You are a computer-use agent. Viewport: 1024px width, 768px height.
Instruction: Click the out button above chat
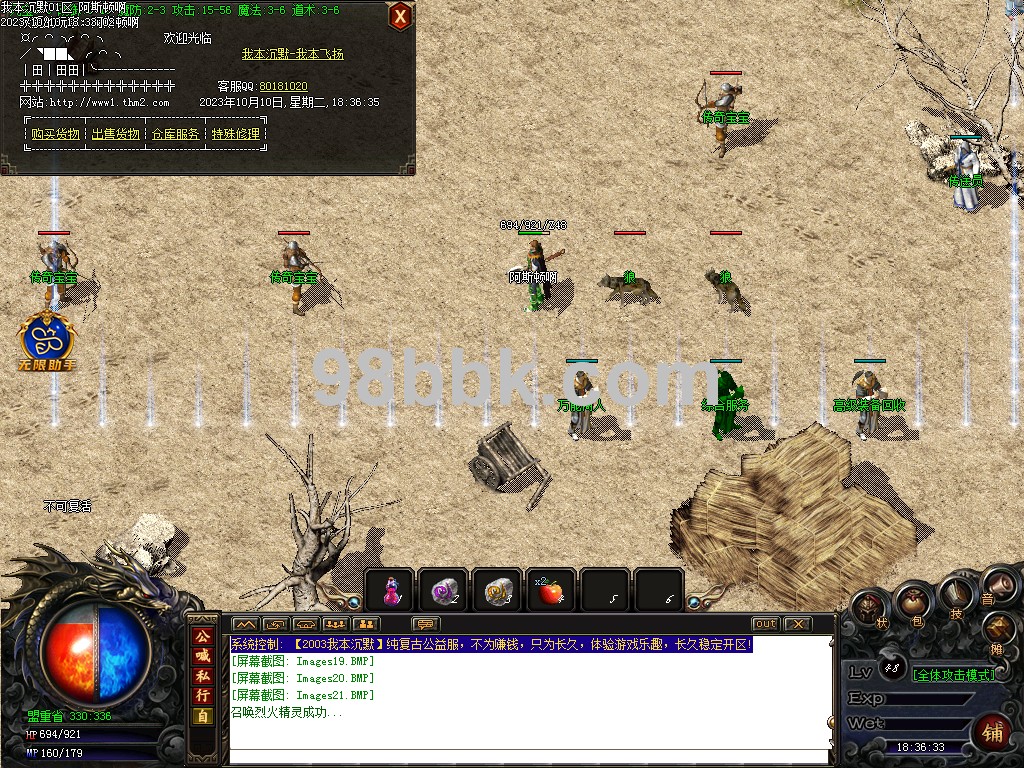click(766, 624)
